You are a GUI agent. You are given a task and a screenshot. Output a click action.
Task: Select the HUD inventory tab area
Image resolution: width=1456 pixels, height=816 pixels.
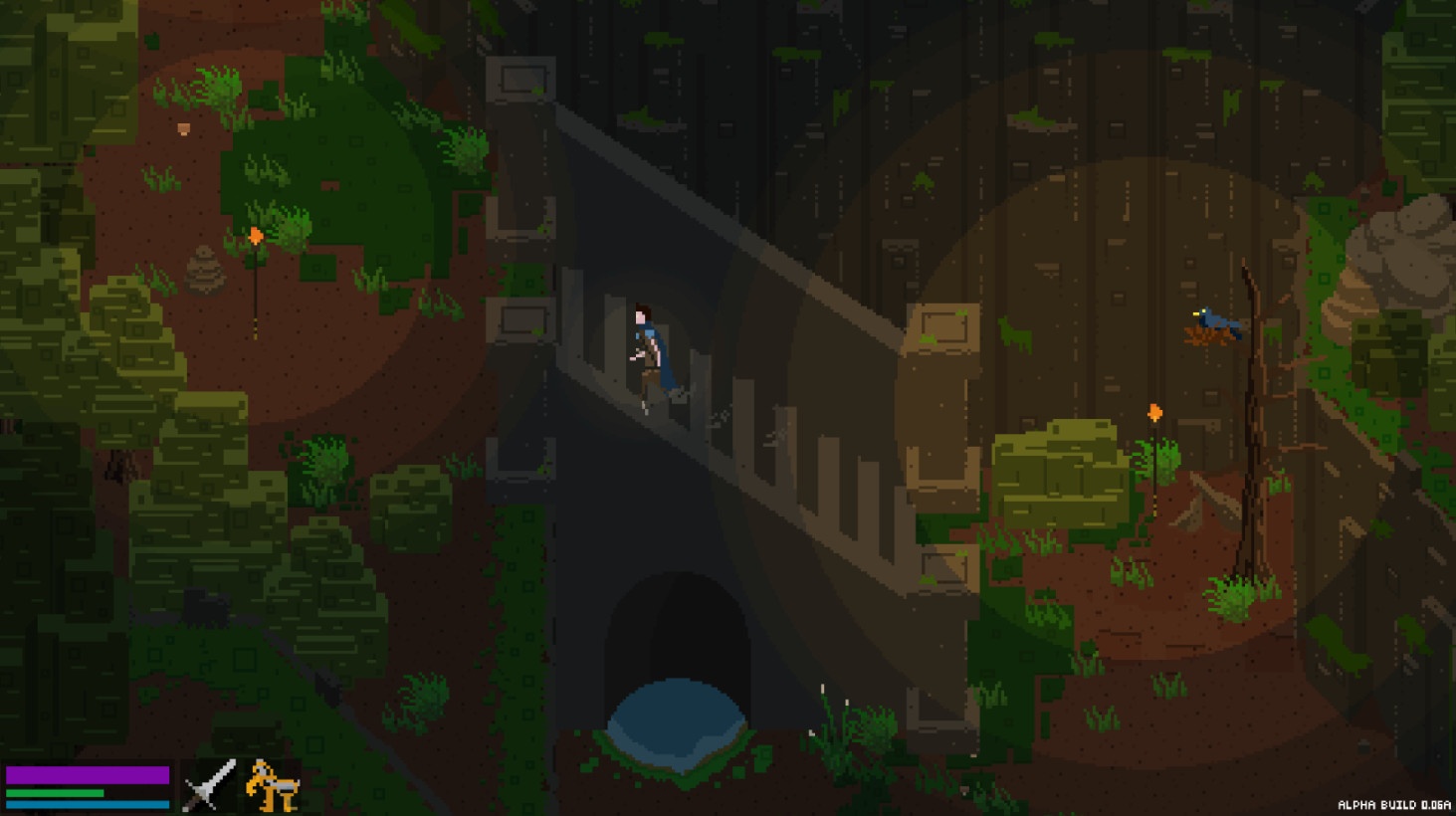click(x=239, y=785)
